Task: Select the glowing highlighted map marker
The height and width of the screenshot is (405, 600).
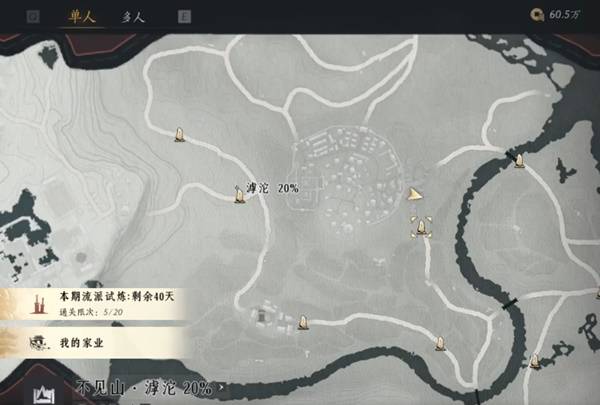Action: click(422, 228)
